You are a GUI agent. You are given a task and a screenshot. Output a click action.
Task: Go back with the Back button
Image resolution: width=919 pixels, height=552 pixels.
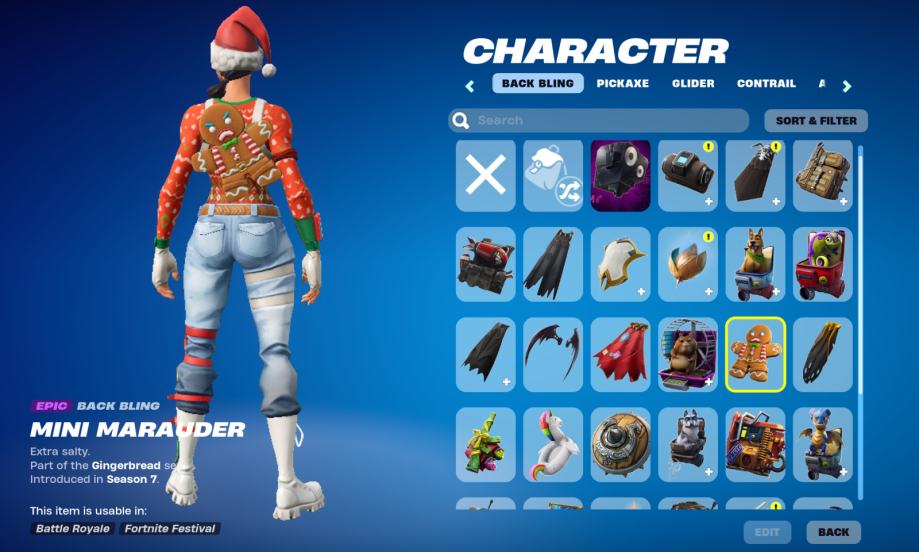tap(833, 532)
